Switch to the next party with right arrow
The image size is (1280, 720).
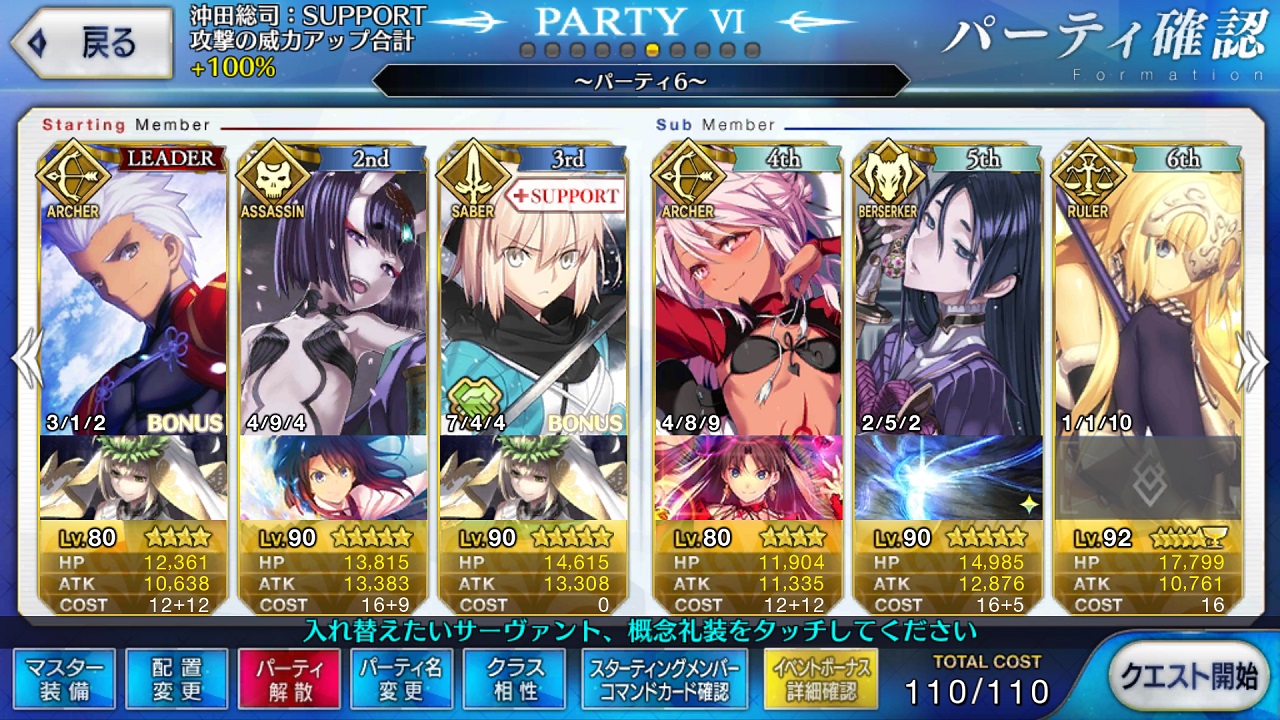point(1254,360)
